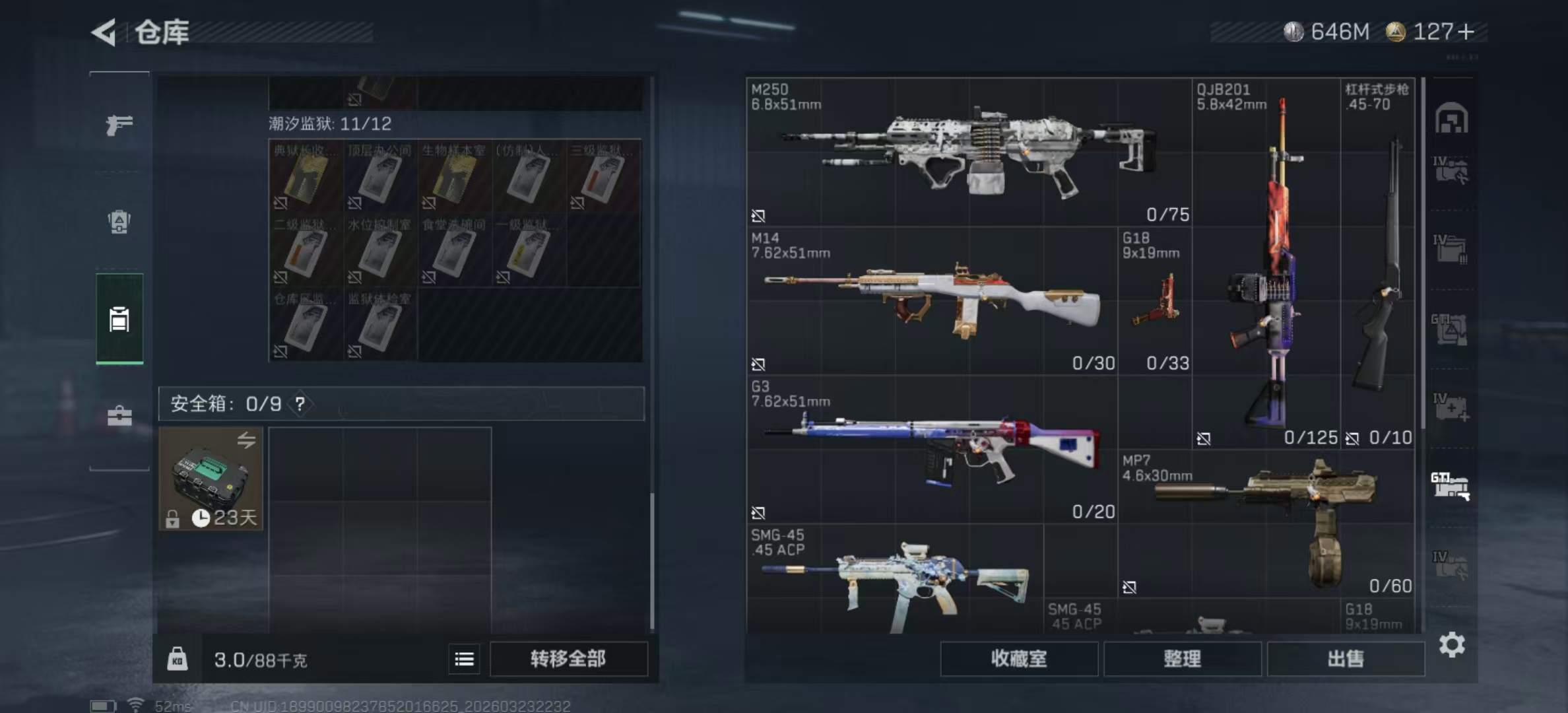Screen dimensions: 1568x713
Task: Open the 出售 sell menu
Action: pyautogui.click(x=1345, y=659)
